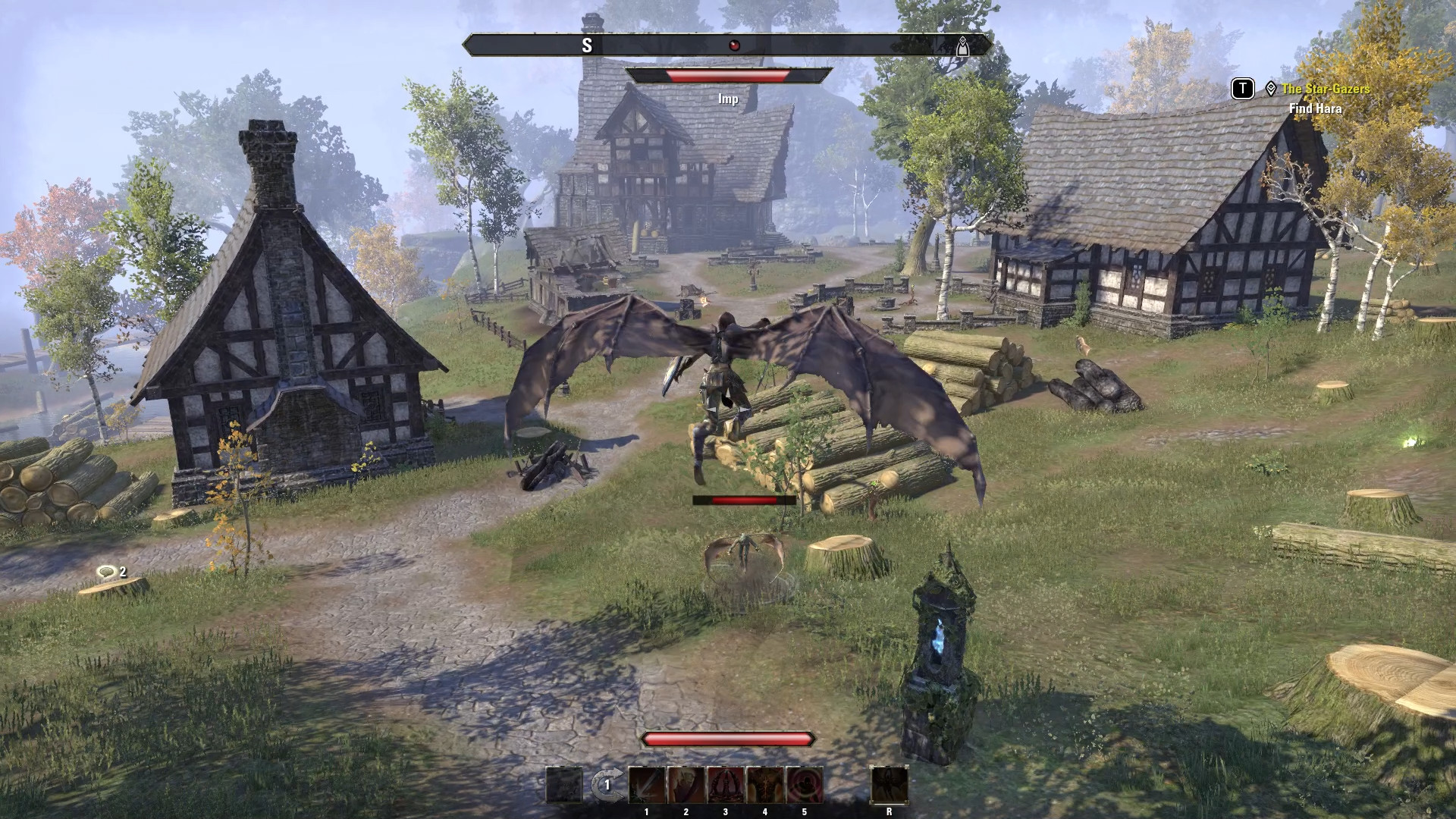Open The Star-Gazers quest tracker entry
Image resolution: width=1456 pixels, height=819 pixels.
1326,89
